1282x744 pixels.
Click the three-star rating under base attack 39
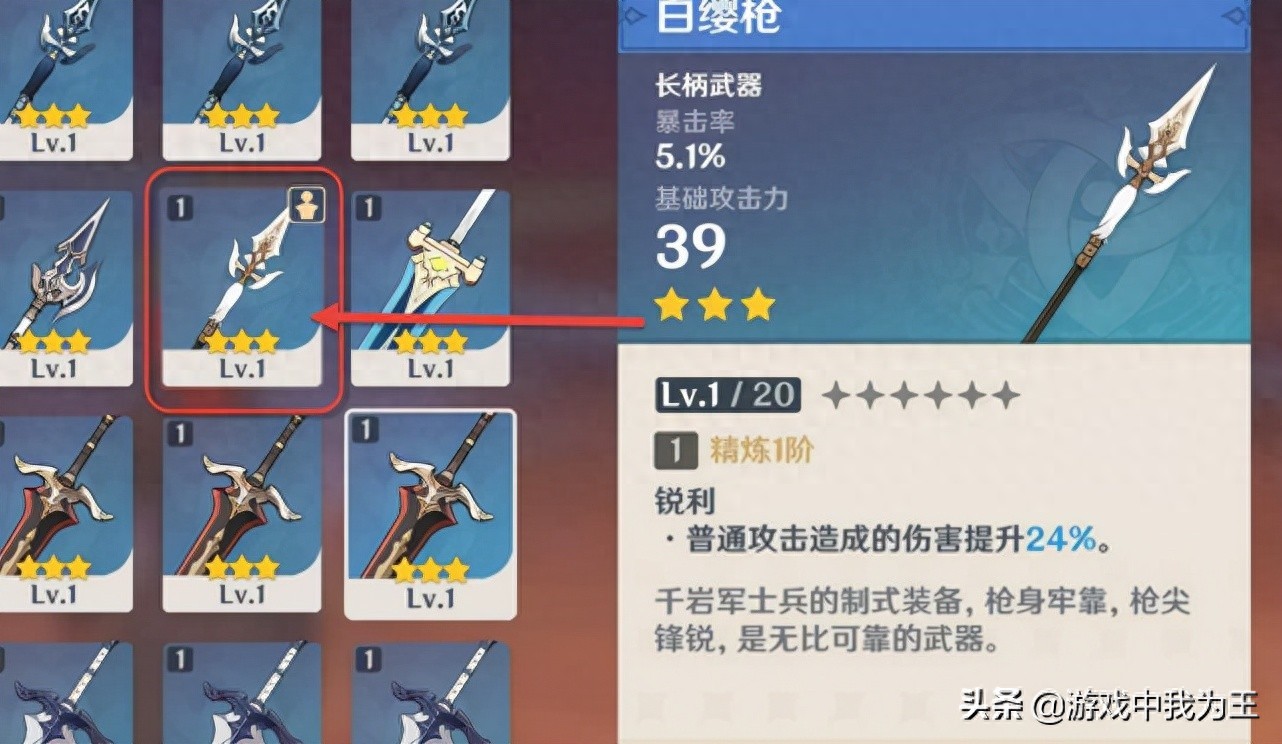tap(712, 306)
